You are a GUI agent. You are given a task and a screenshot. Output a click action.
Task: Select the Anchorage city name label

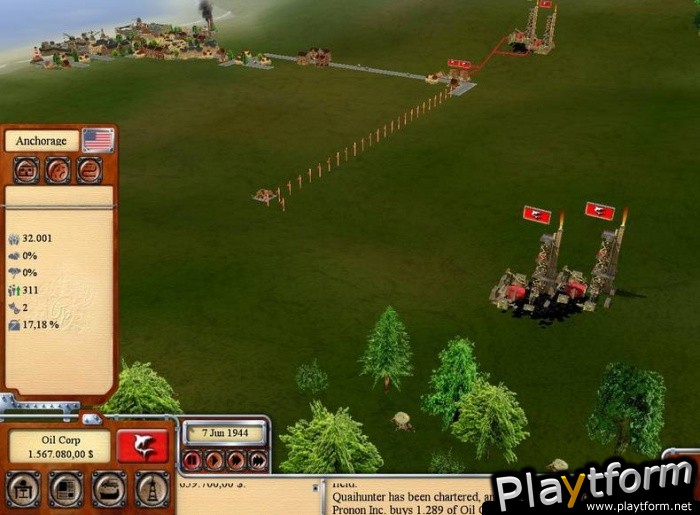tap(41, 141)
